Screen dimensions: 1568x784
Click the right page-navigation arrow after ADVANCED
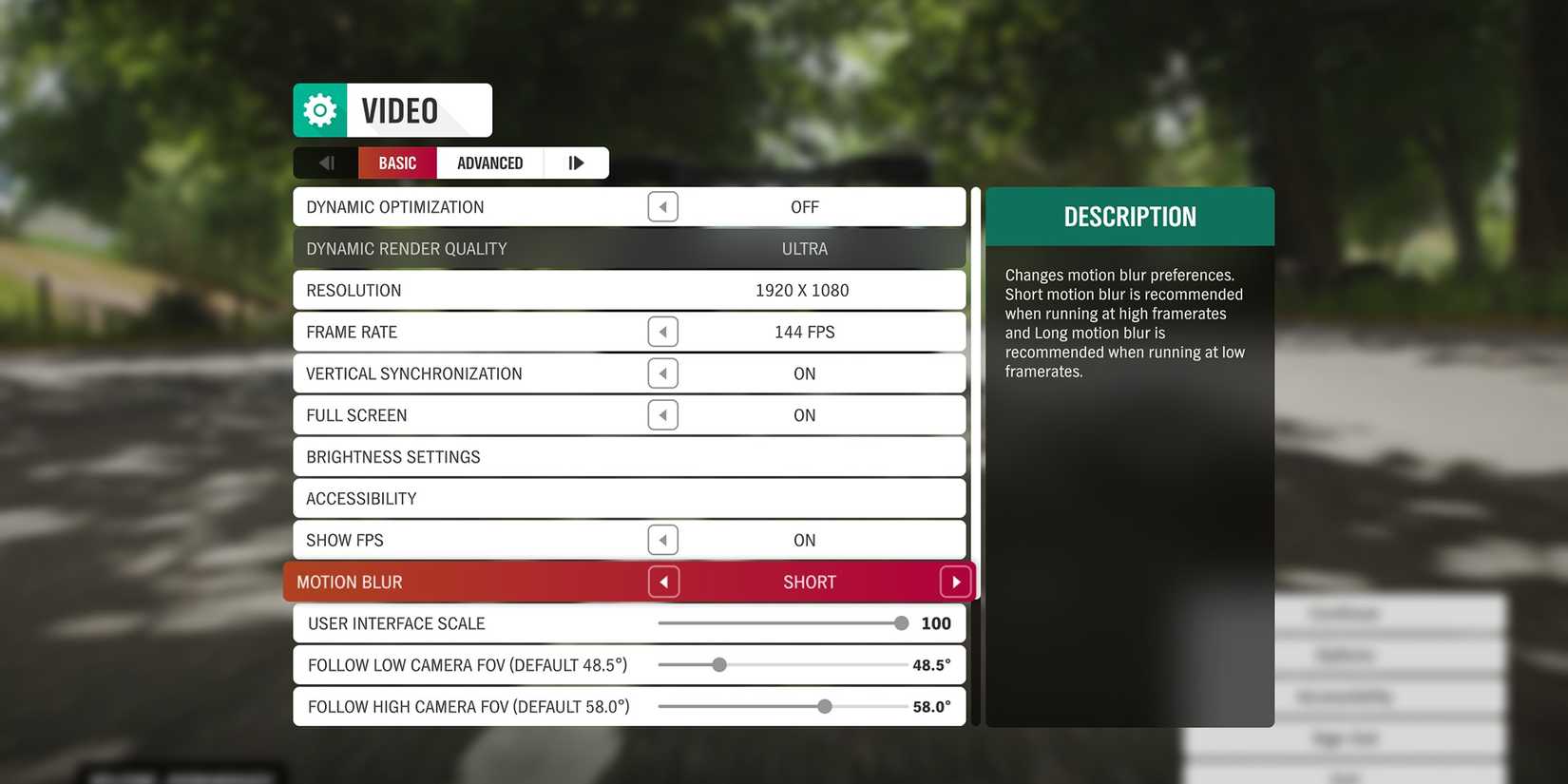click(x=576, y=163)
